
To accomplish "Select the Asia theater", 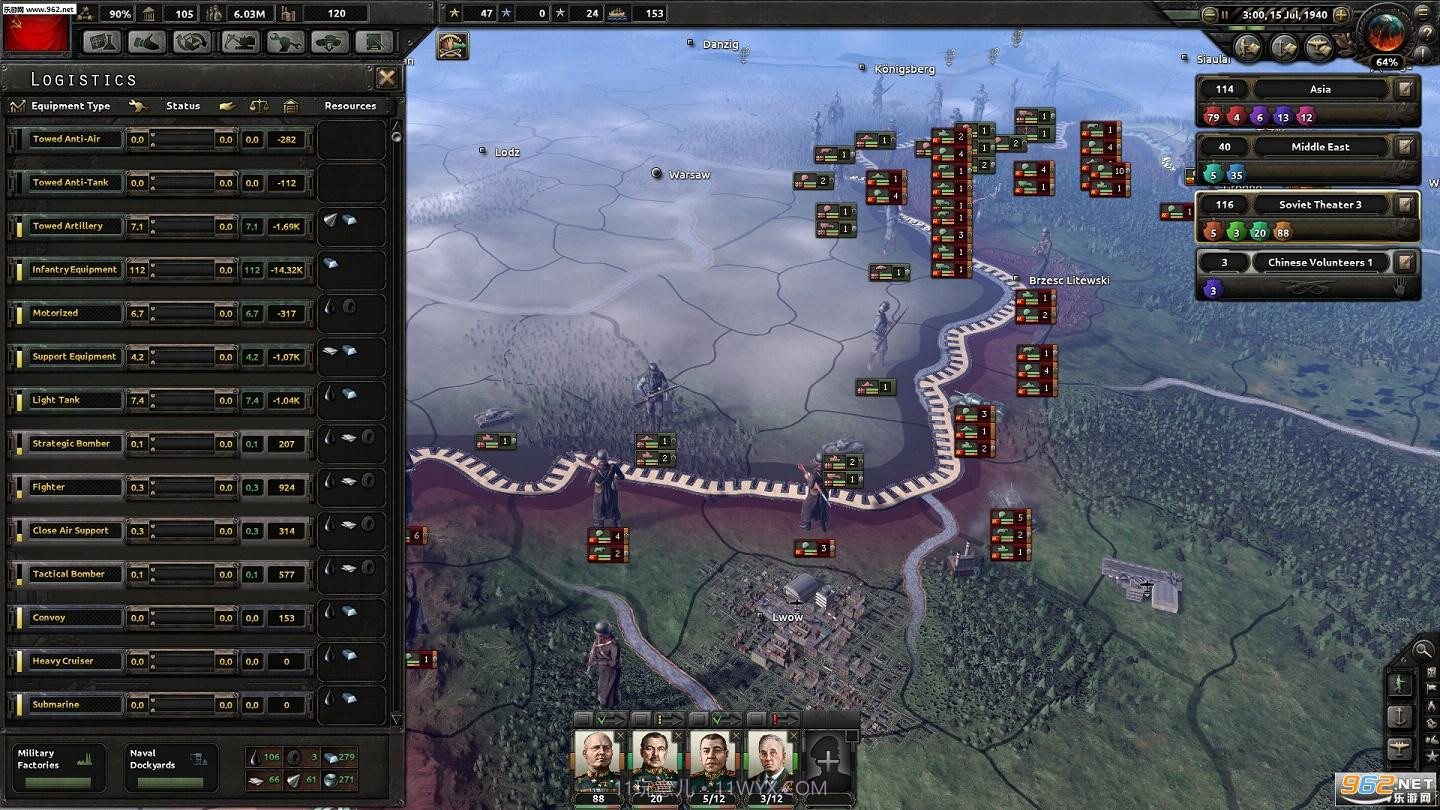I will coord(1320,89).
